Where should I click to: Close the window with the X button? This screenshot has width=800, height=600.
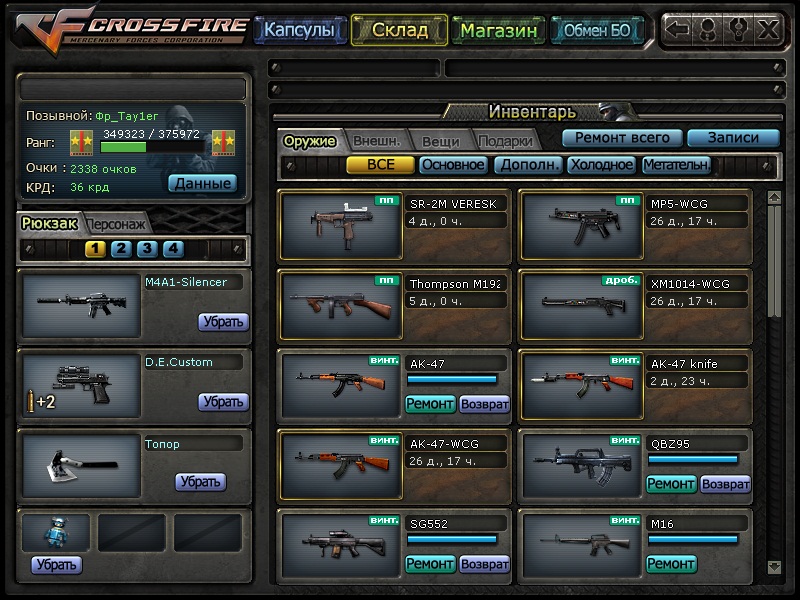[767, 29]
